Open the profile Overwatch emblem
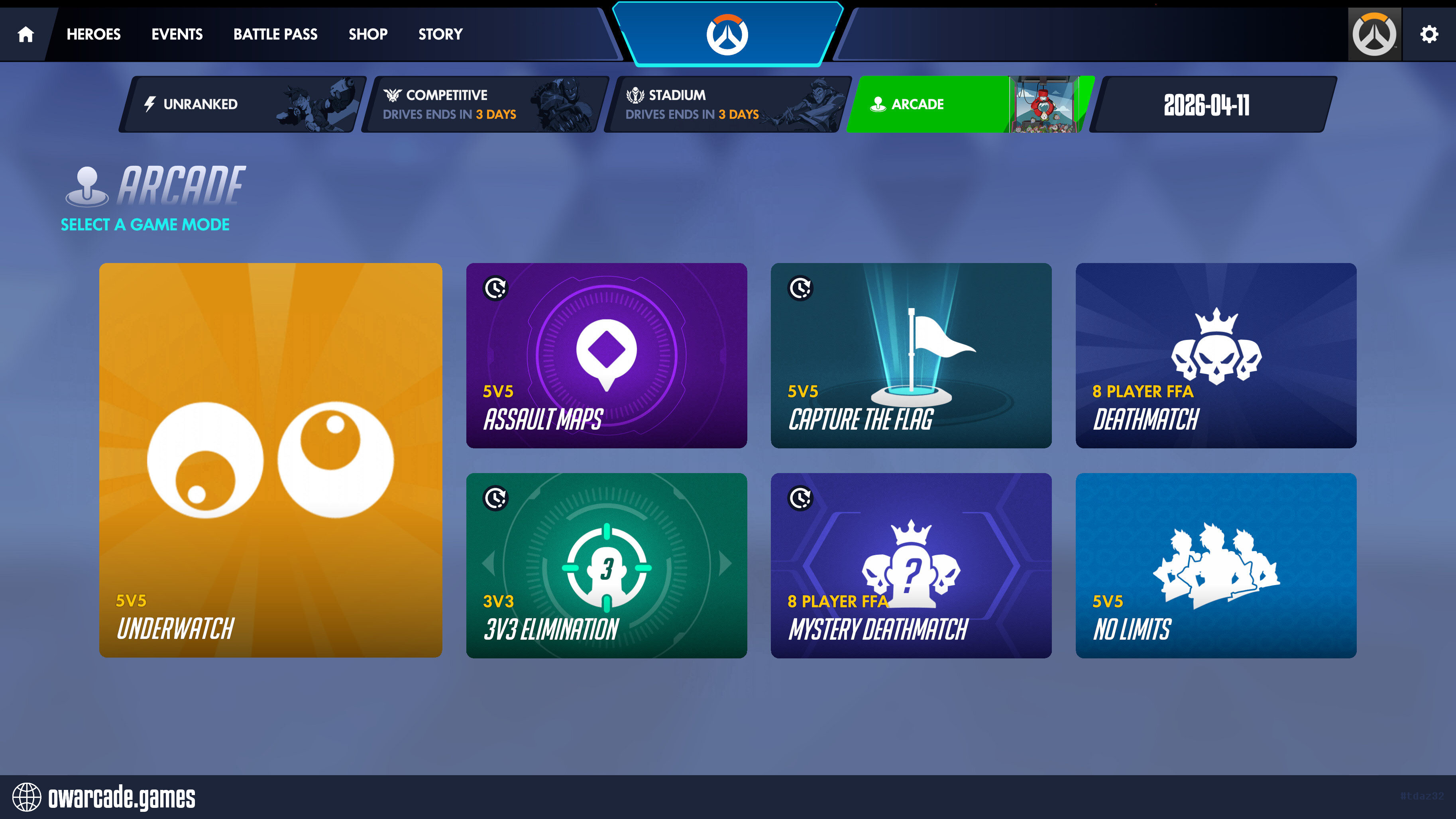This screenshot has height=819, width=1456. coord(1374,35)
